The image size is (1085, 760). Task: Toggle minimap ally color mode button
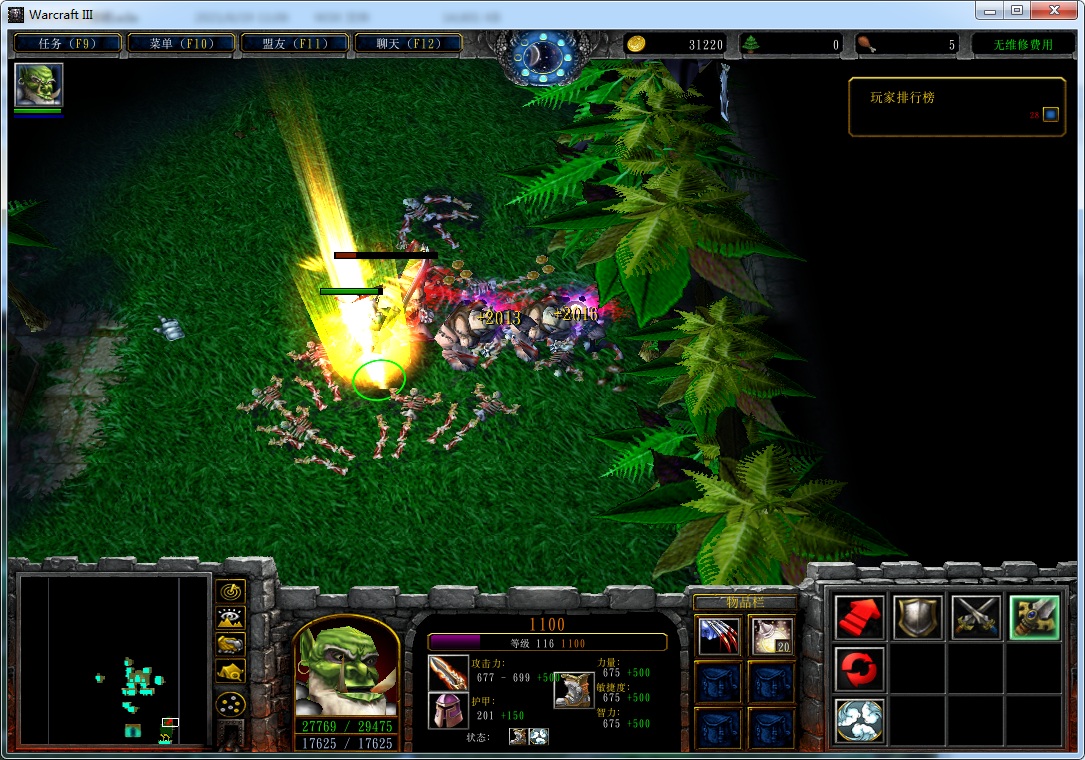pyautogui.click(x=231, y=645)
